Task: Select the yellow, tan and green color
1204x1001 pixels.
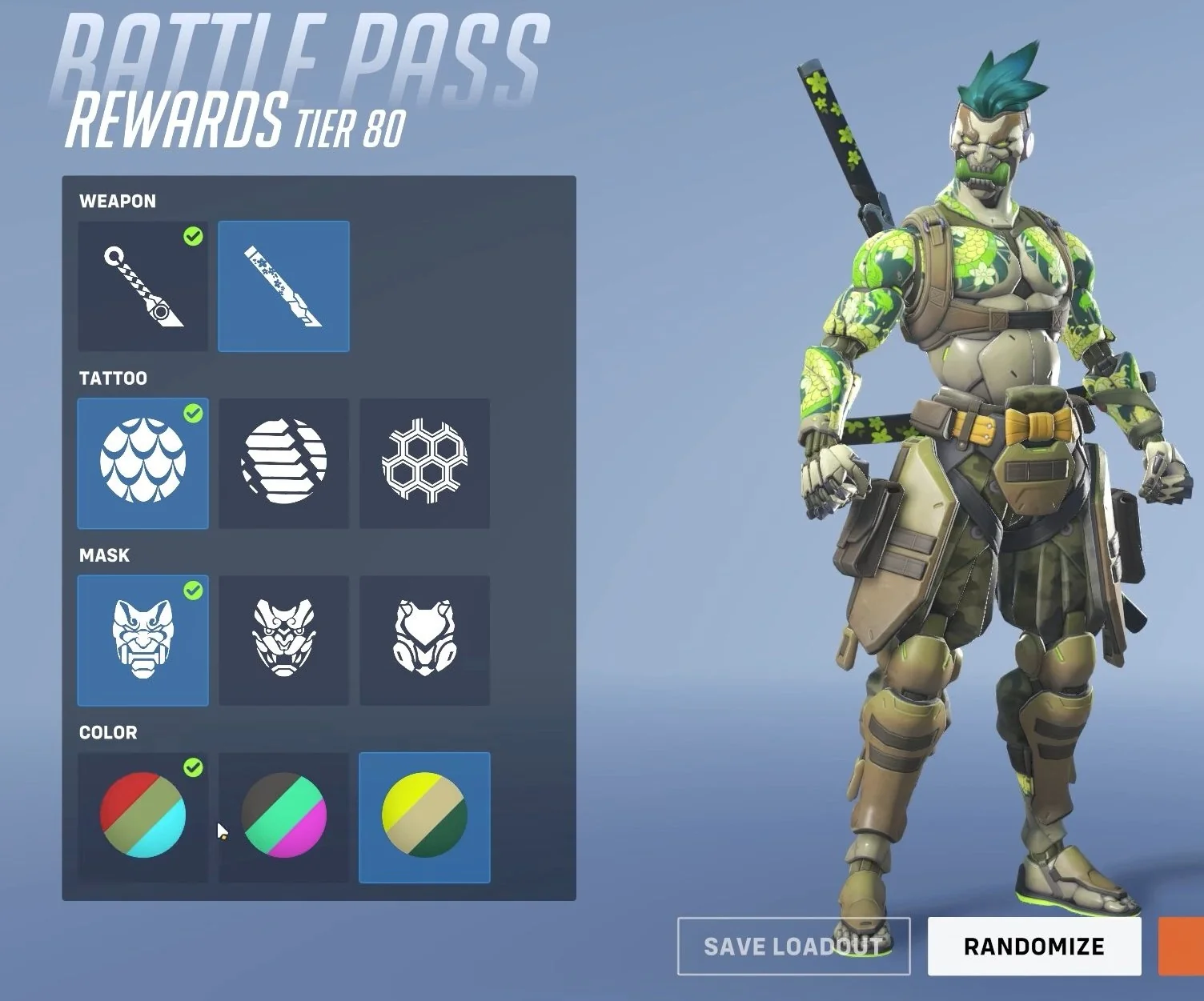Action: point(424,817)
